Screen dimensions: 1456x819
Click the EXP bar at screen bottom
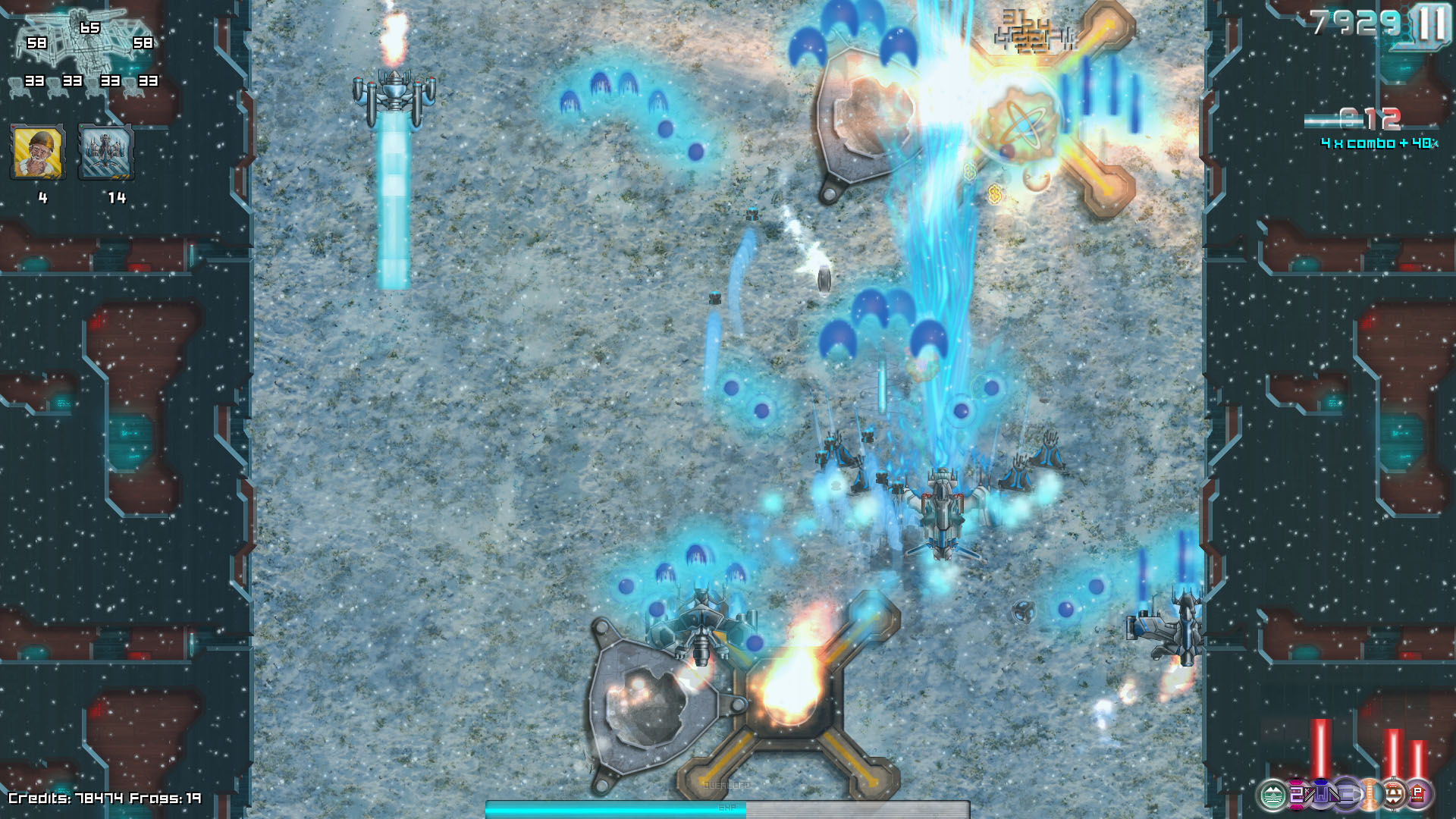(x=728, y=810)
